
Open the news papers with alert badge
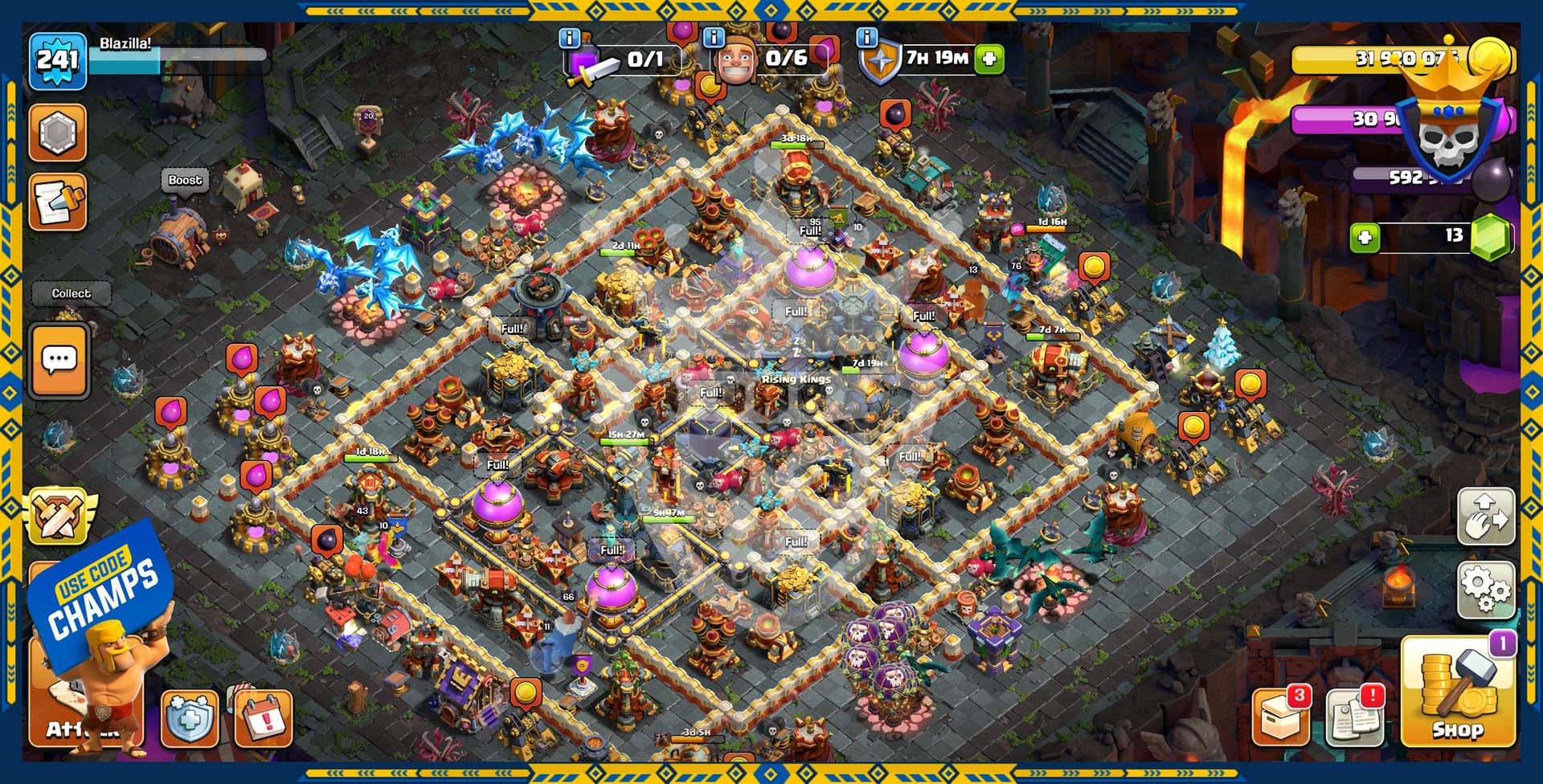[1355, 716]
